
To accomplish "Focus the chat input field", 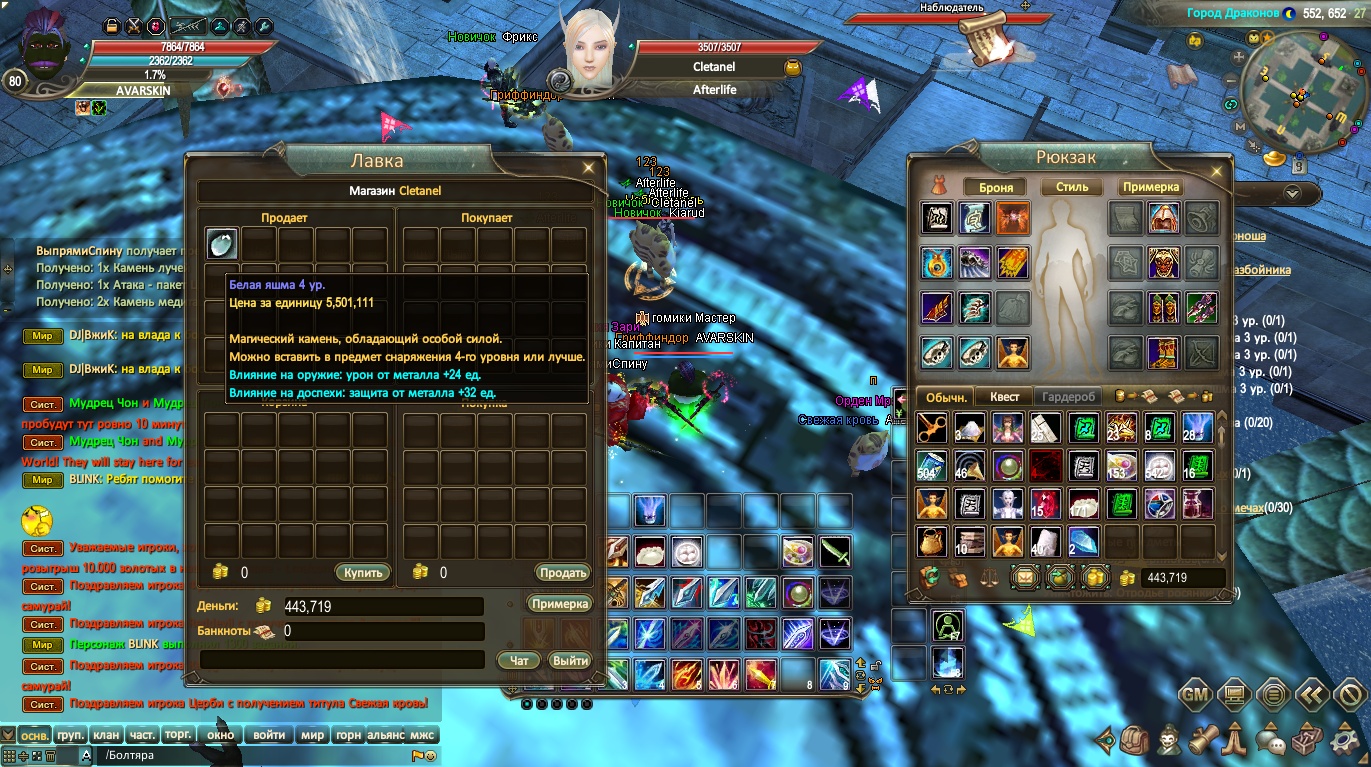I will pos(250,755).
